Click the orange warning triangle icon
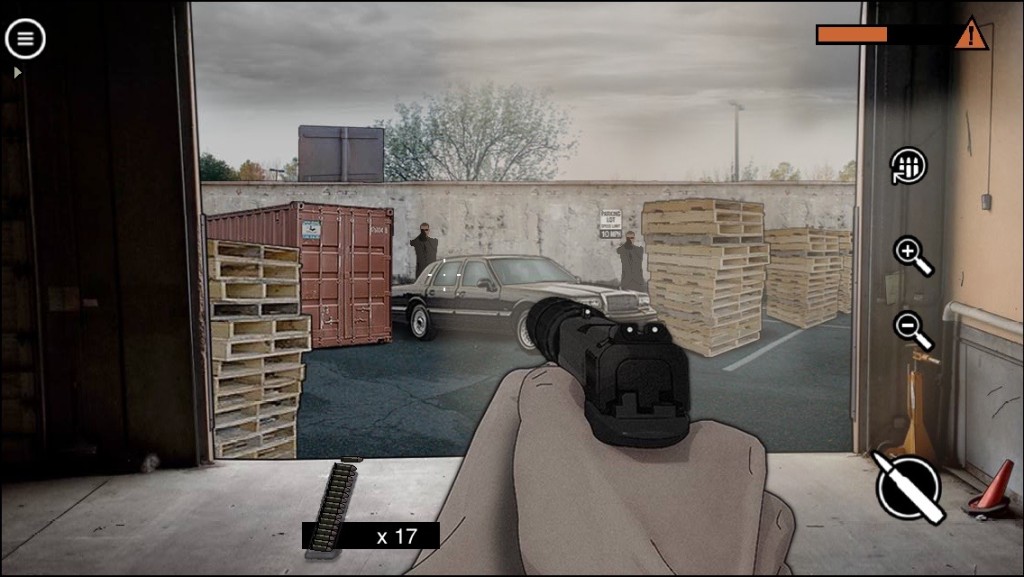This screenshot has width=1024, height=577. tap(970, 35)
